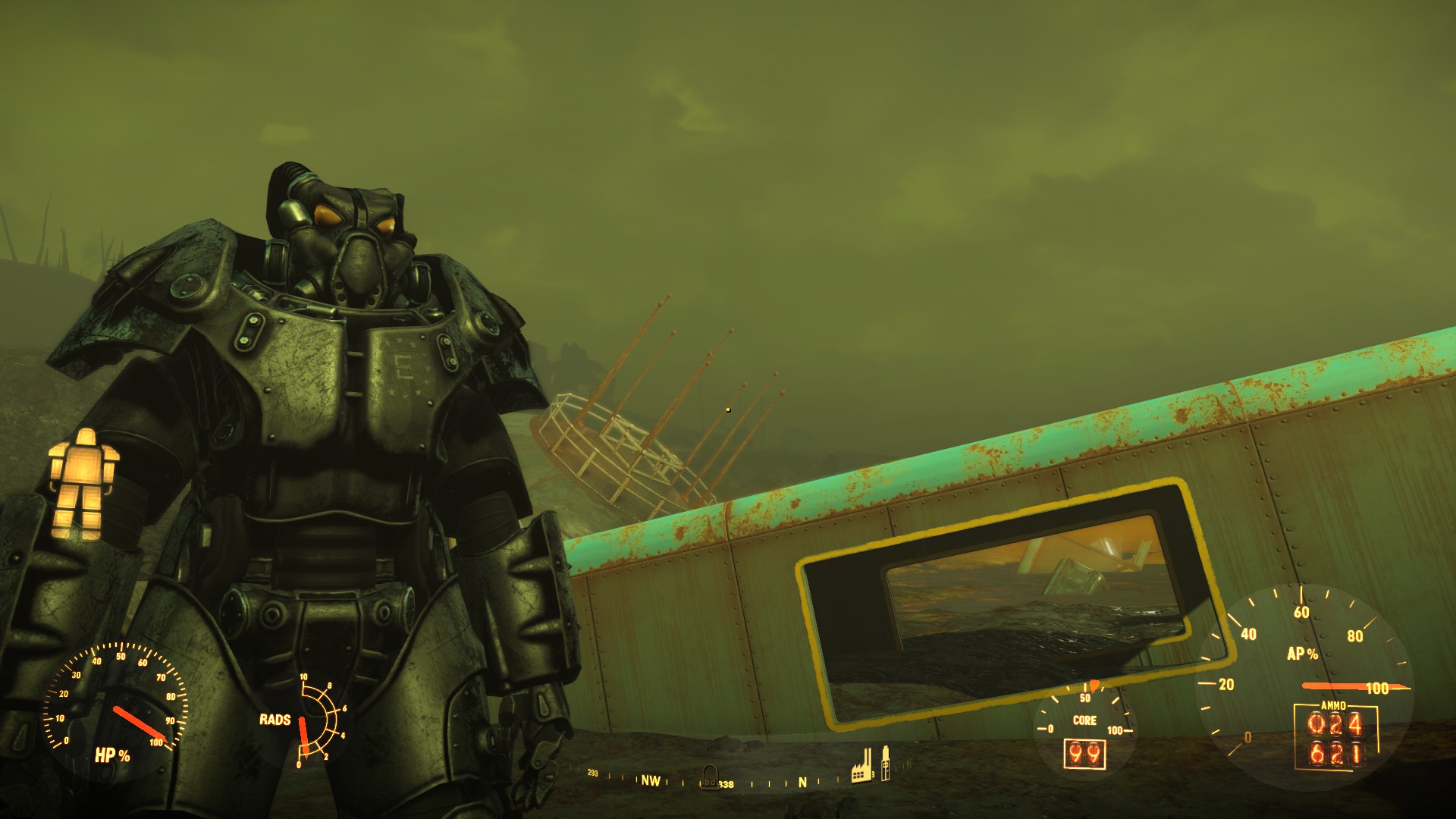Select the factory marker on the compass
Image resolution: width=1456 pixels, height=819 pixels.
coord(861,770)
